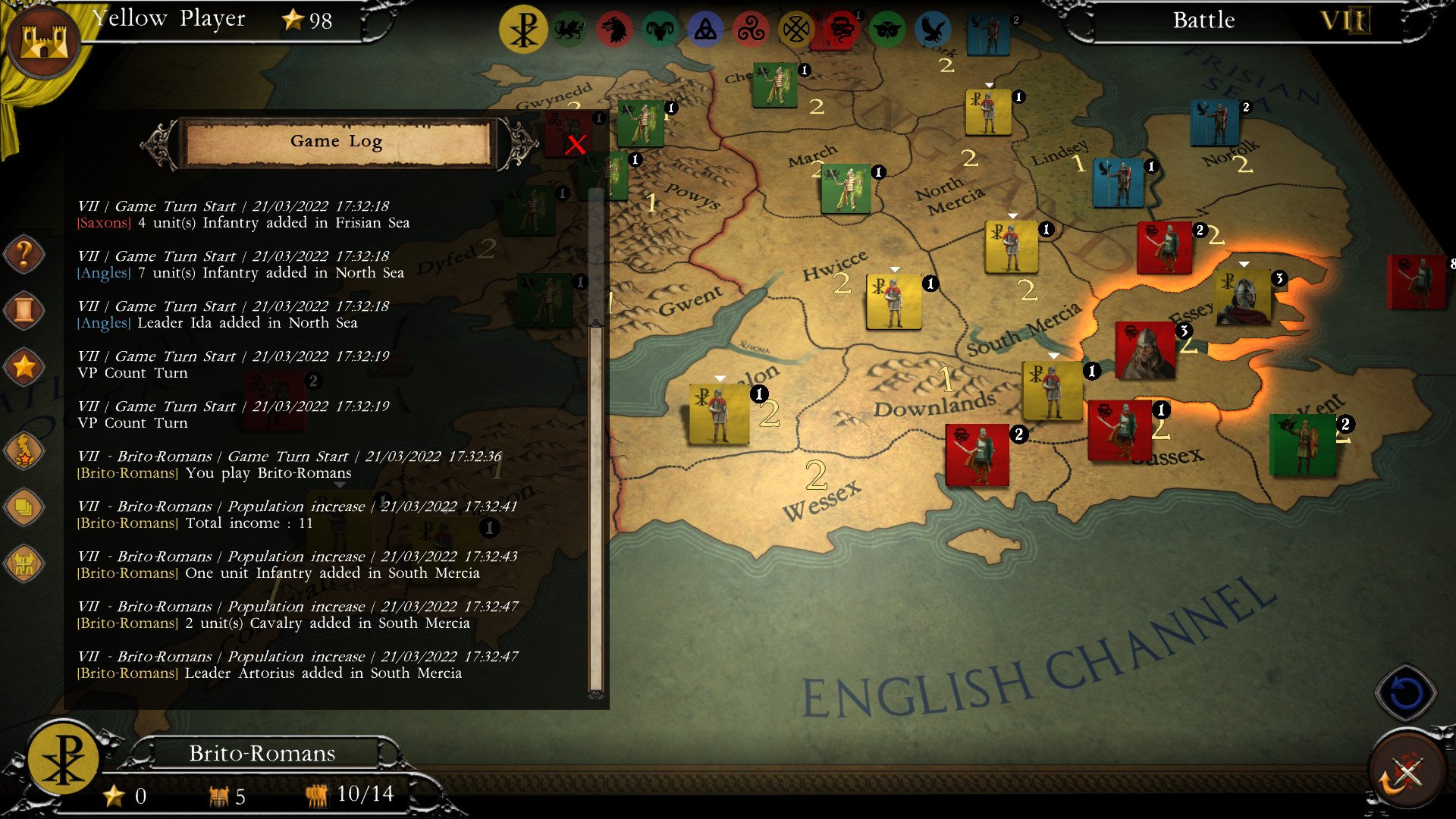The image size is (1456, 819).
Task: Check the 10/14 population progress indicator
Action: click(x=366, y=794)
